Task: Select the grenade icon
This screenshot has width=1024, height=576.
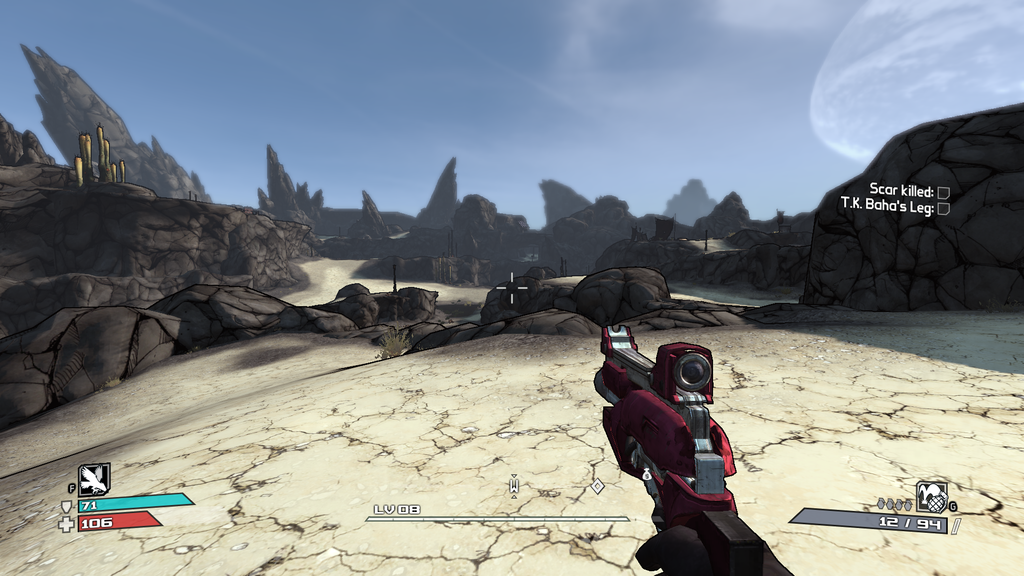Action: point(931,496)
